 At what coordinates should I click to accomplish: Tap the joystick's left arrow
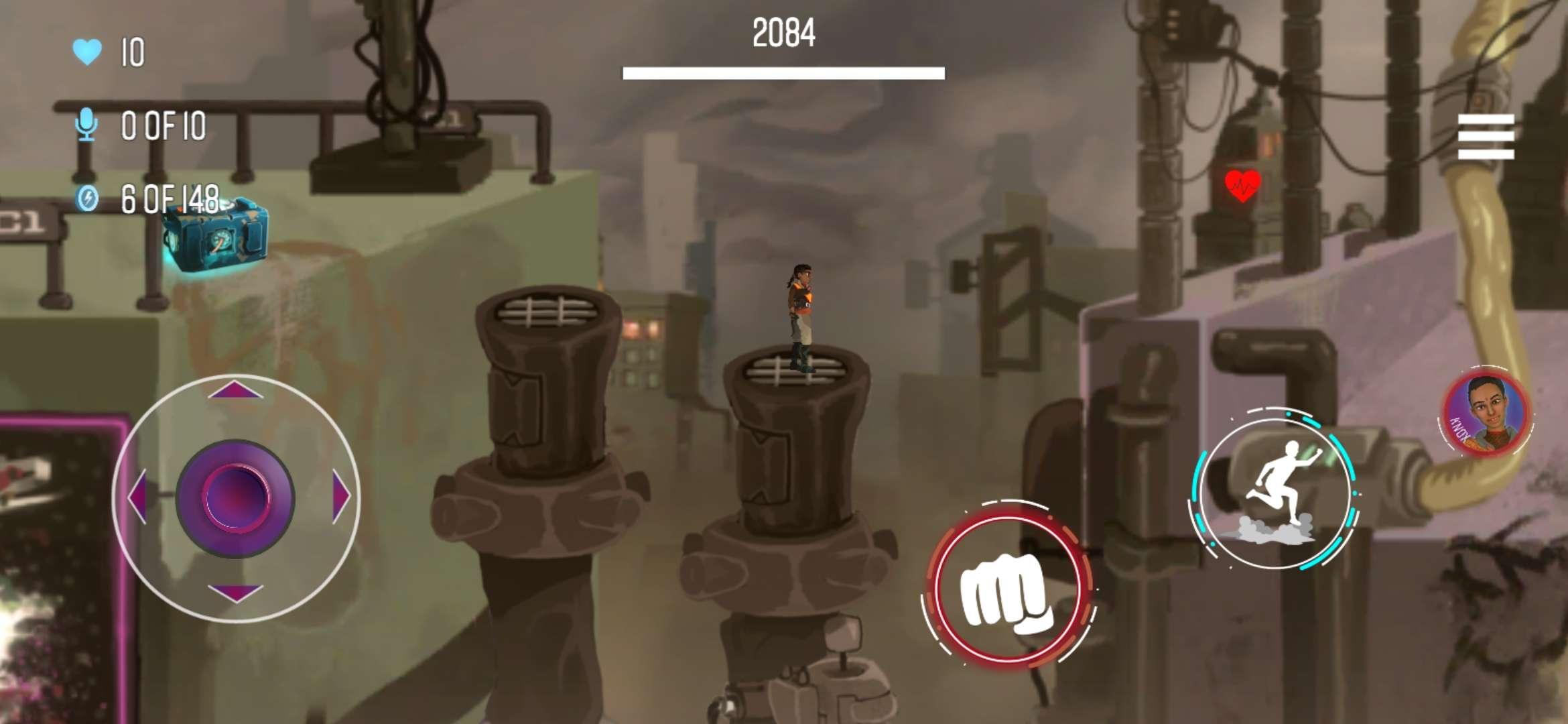click(137, 497)
